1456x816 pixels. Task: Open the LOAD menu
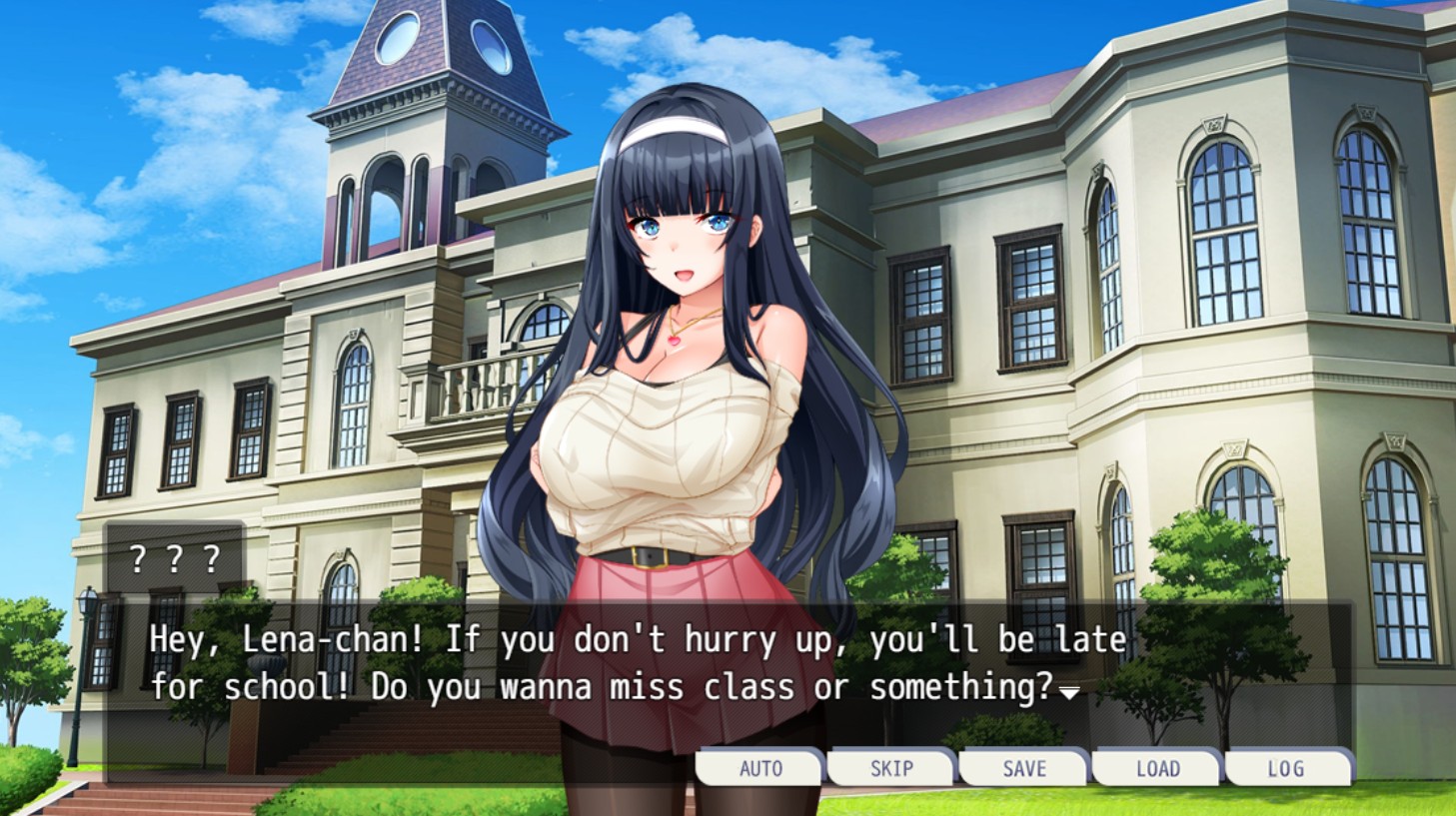tap(1156, 768)
